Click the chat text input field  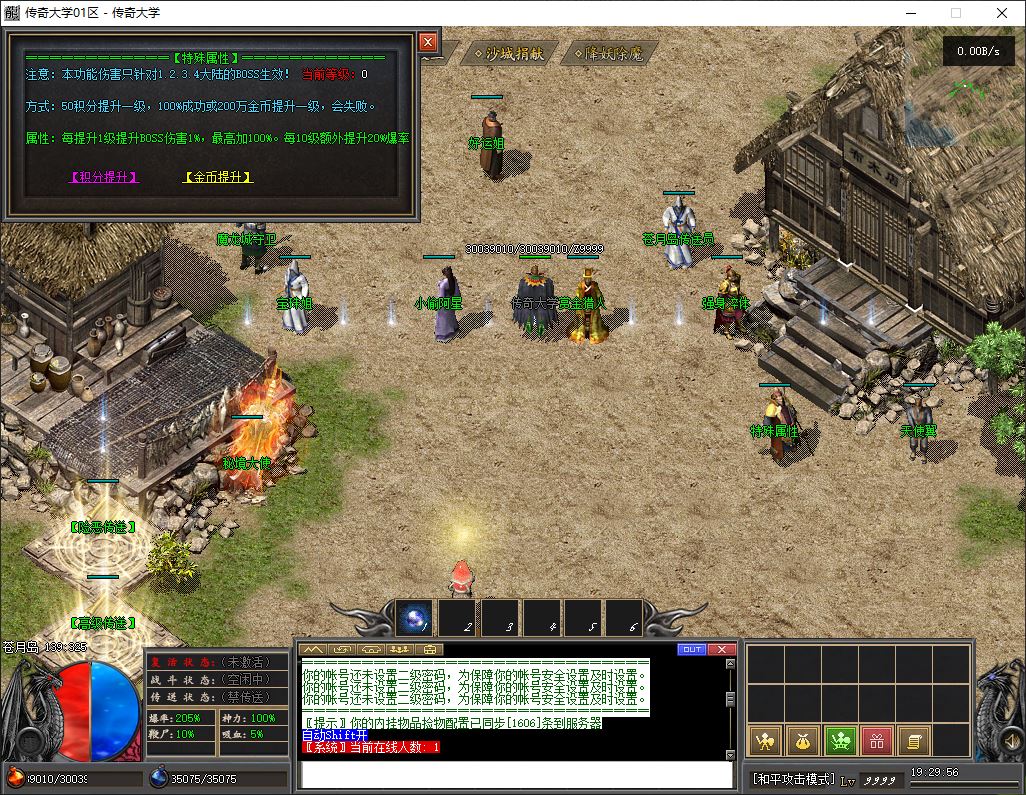click(x=516, y=774)
